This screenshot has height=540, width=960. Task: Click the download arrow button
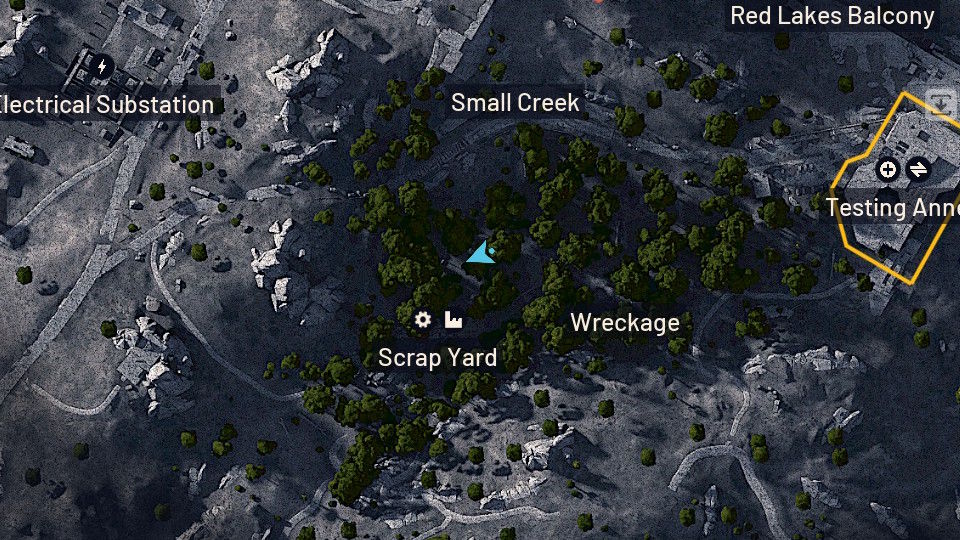pos(941,103)
